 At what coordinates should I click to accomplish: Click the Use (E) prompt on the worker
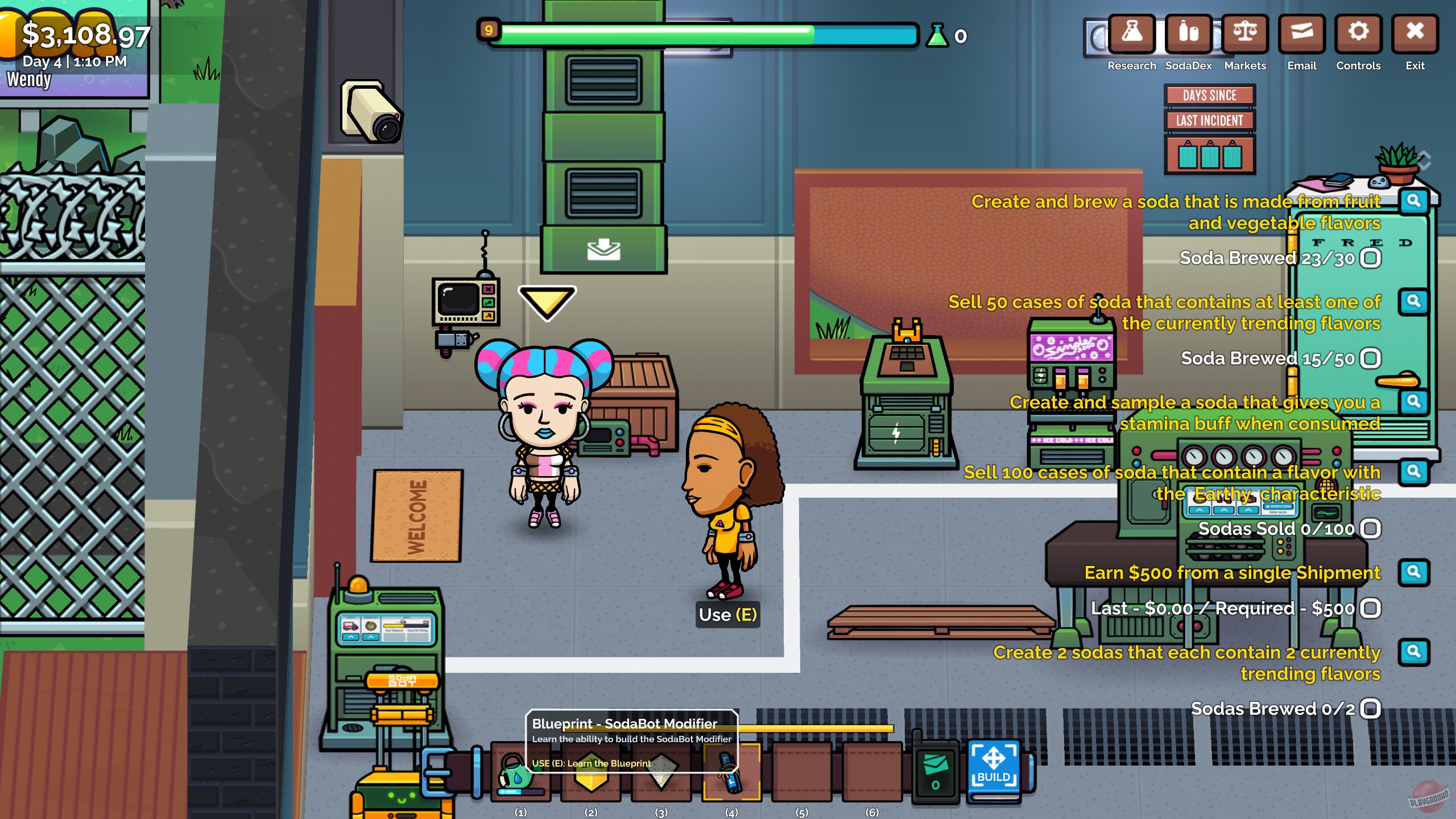pos(728,614)
